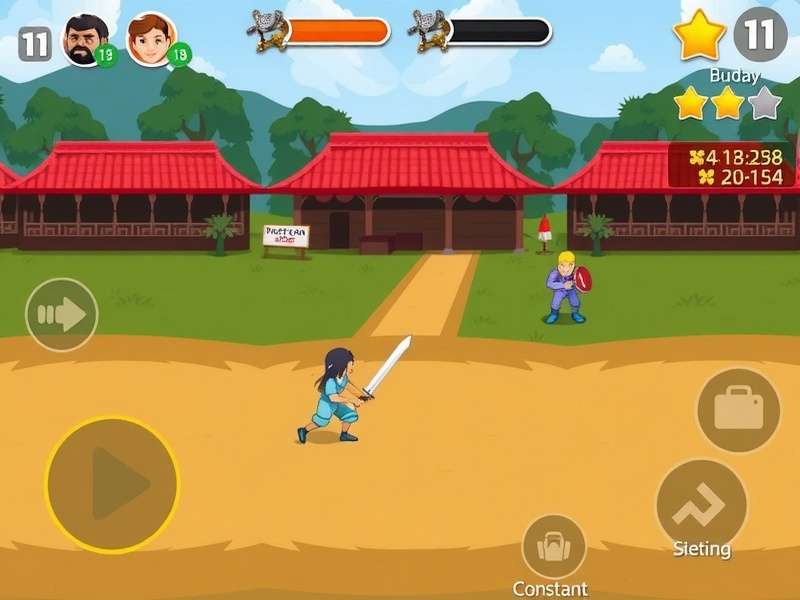
Task: Activate the Sieting skill button
Action: [x=701, y=506]
